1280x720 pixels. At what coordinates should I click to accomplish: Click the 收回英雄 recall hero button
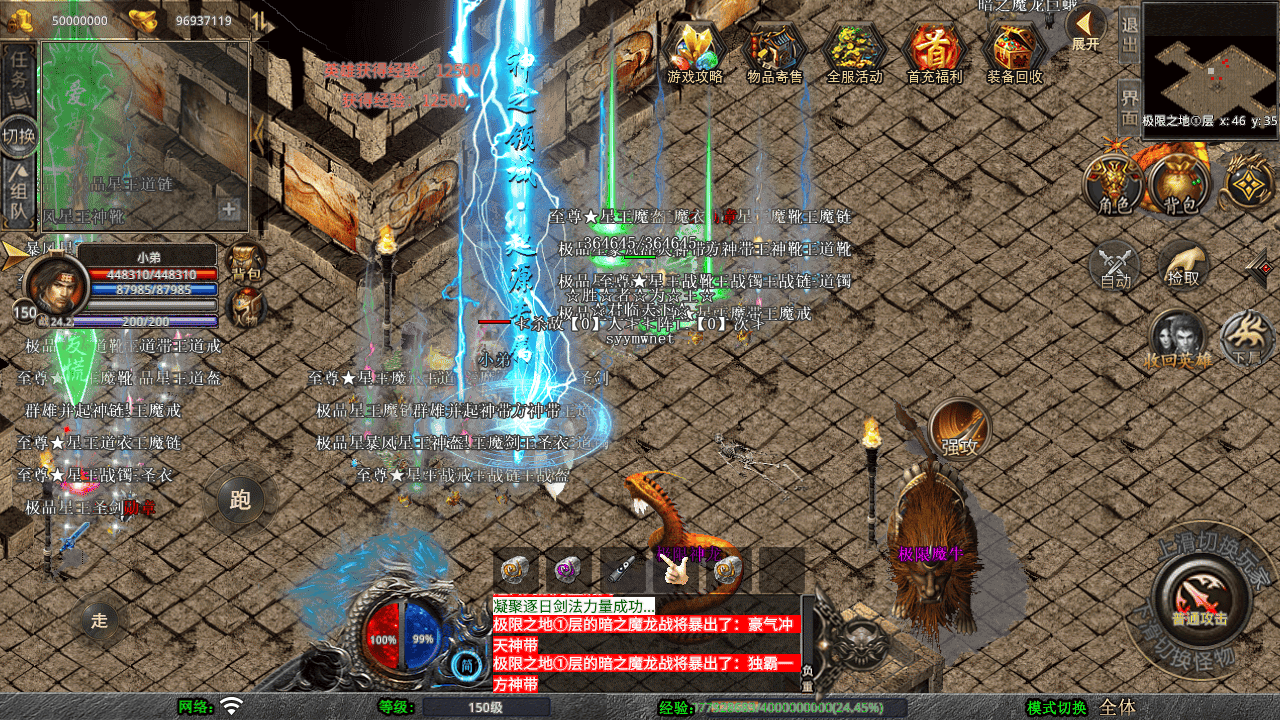[1178, 338]
